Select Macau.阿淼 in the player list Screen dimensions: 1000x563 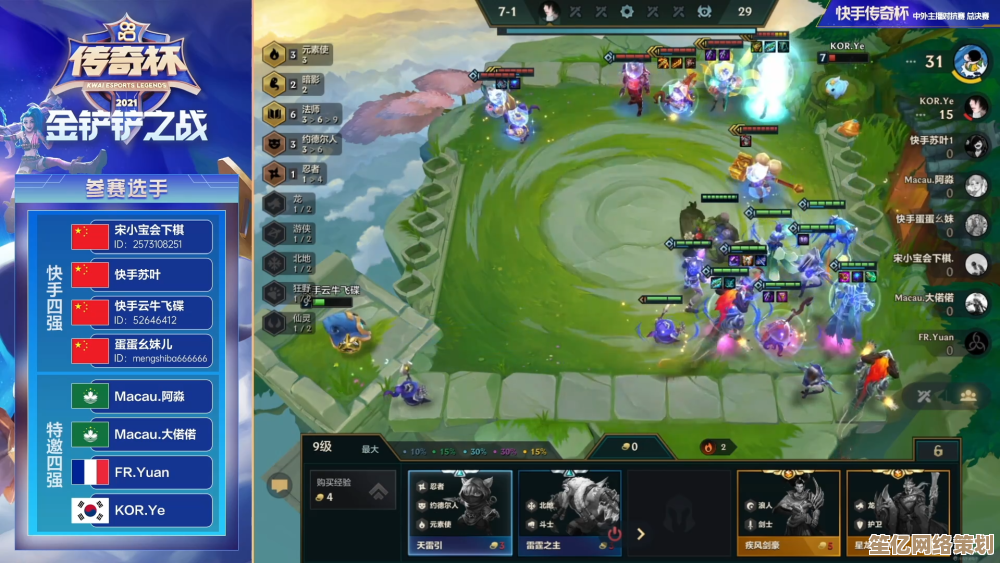coord(969,185)
